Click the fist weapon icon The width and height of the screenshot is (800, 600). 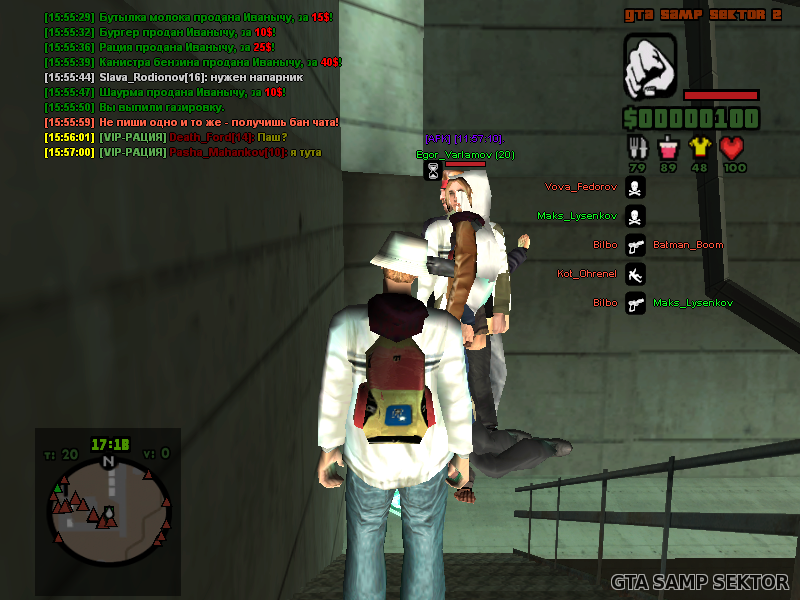click(x=650, y=66)
